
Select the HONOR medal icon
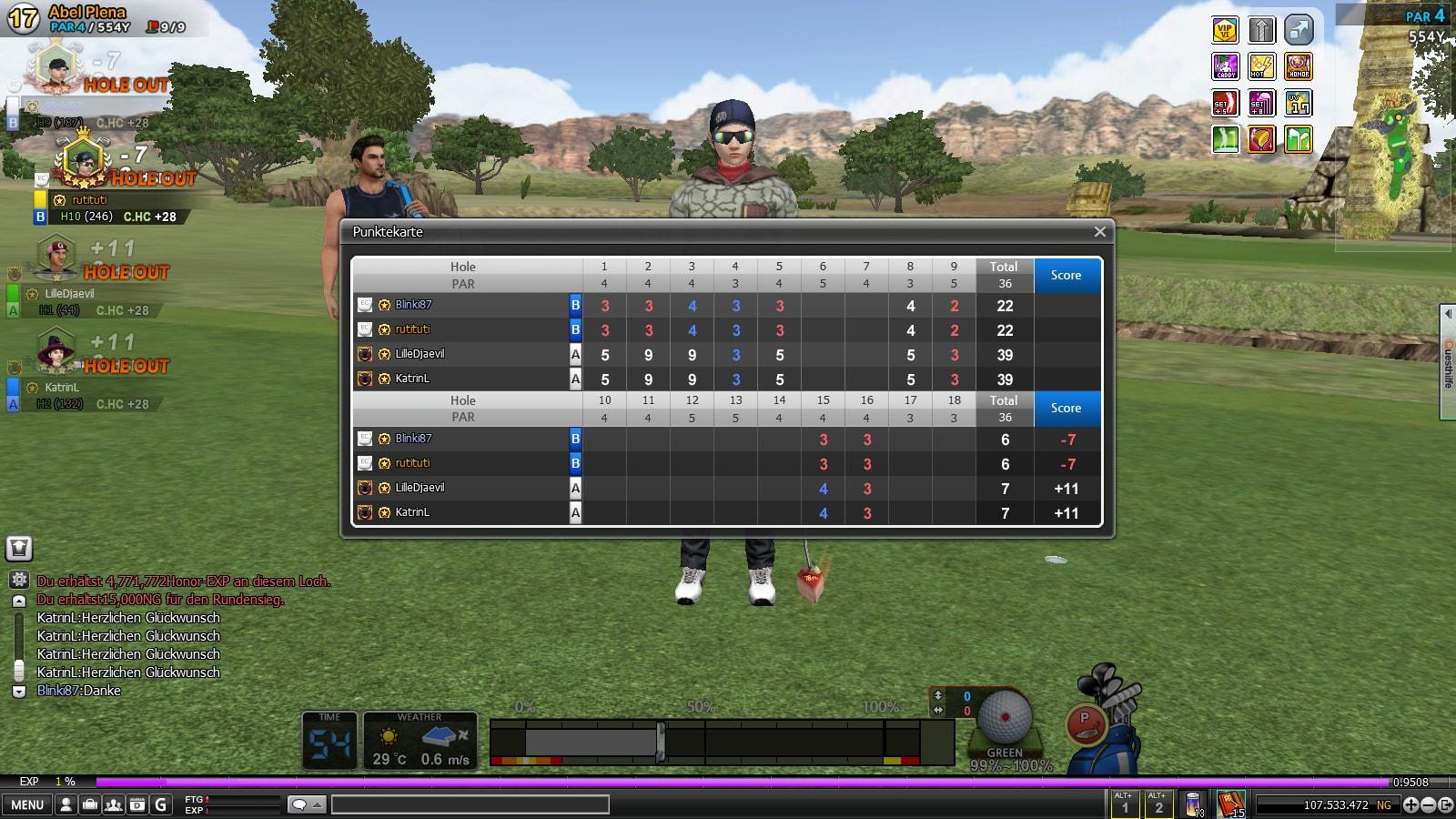click(1299, 66)
